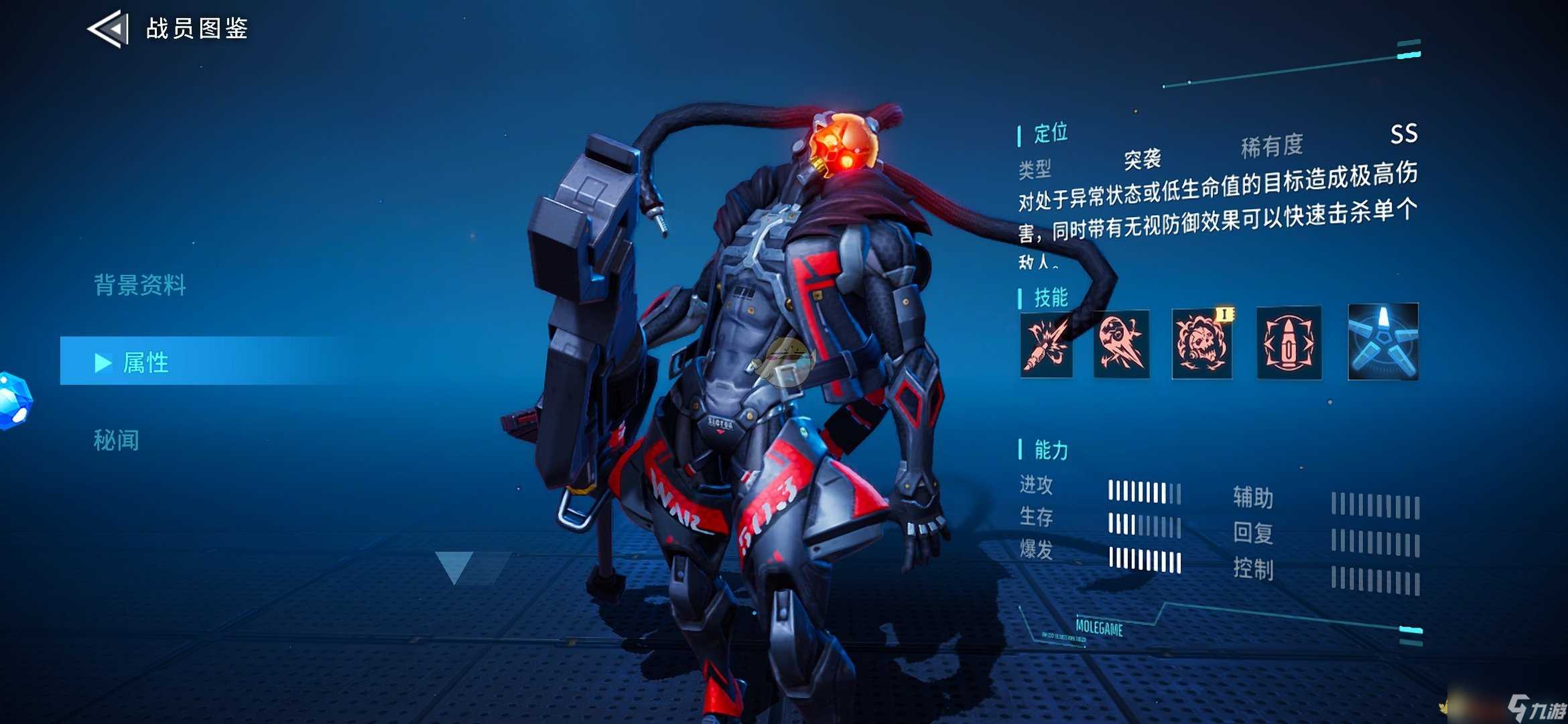Inspect the roaring skull skill icon
This screenshot has width=1568, height=724.
click(x=1202, y=343)
